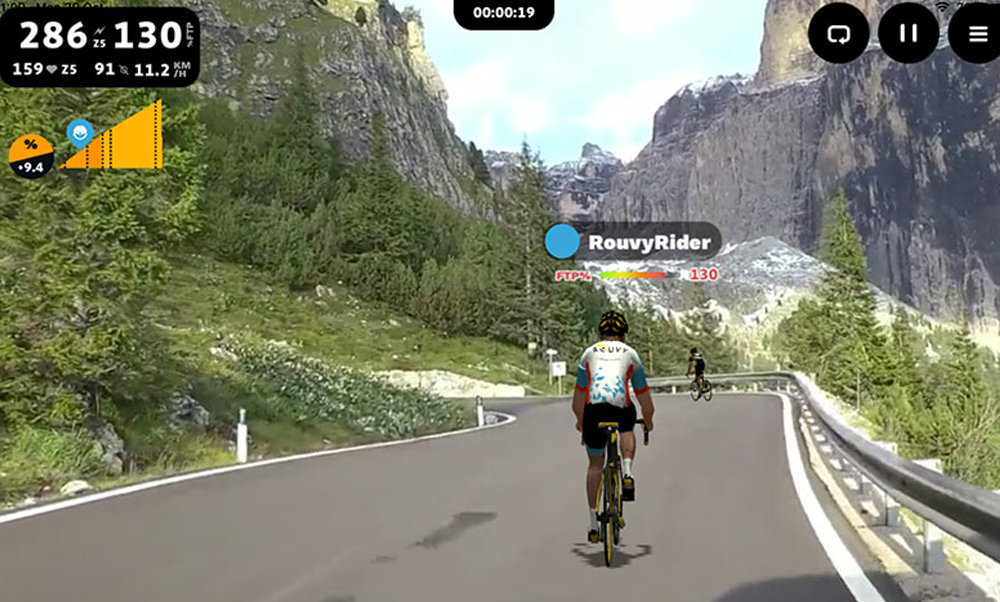Expand the power and speed stats panel

[100, 46]
